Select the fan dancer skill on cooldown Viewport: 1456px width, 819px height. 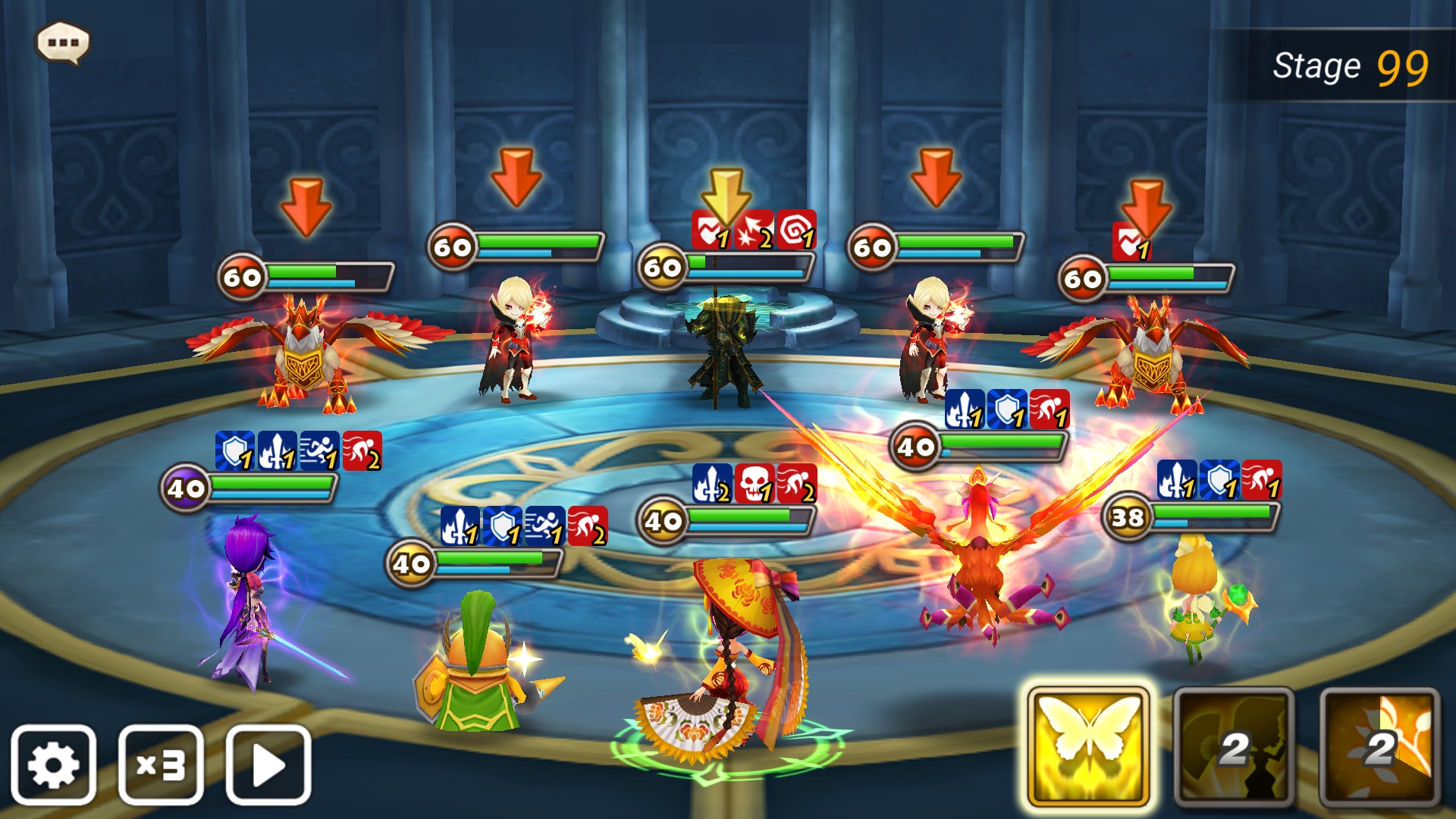(1234, 747)
